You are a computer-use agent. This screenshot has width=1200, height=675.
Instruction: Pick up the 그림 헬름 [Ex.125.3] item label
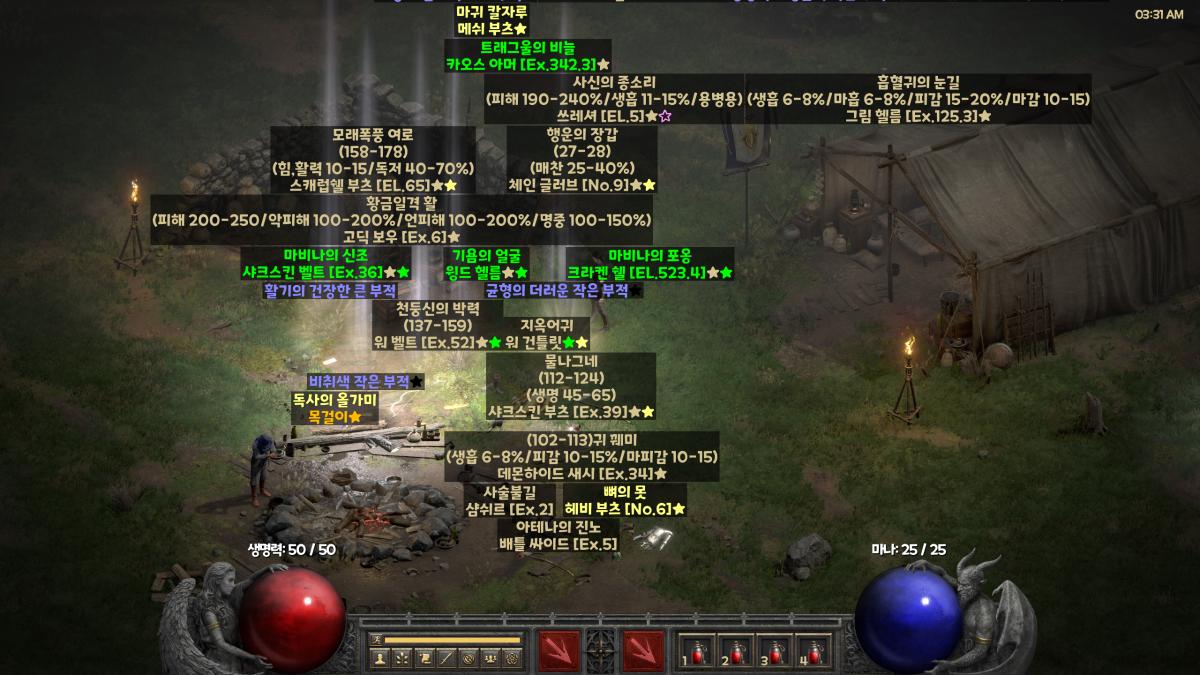(x=918, y=116)
